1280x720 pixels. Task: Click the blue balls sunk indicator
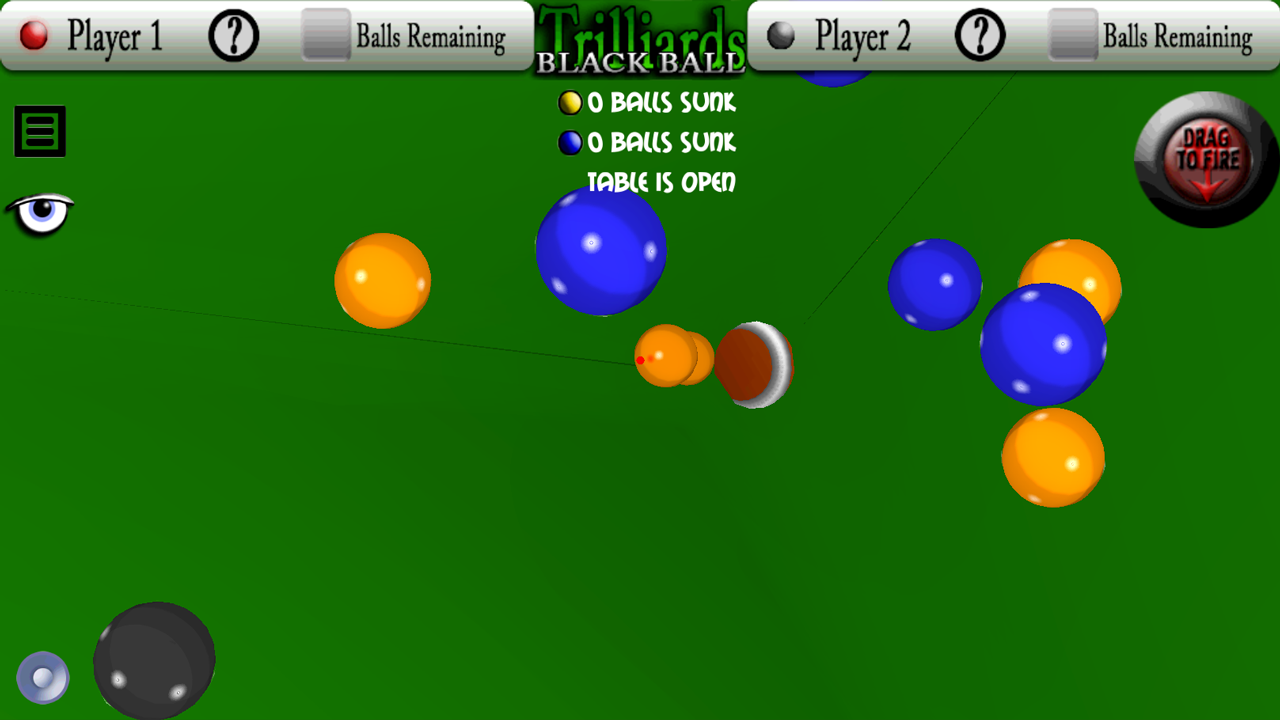[x=571, y=143]
